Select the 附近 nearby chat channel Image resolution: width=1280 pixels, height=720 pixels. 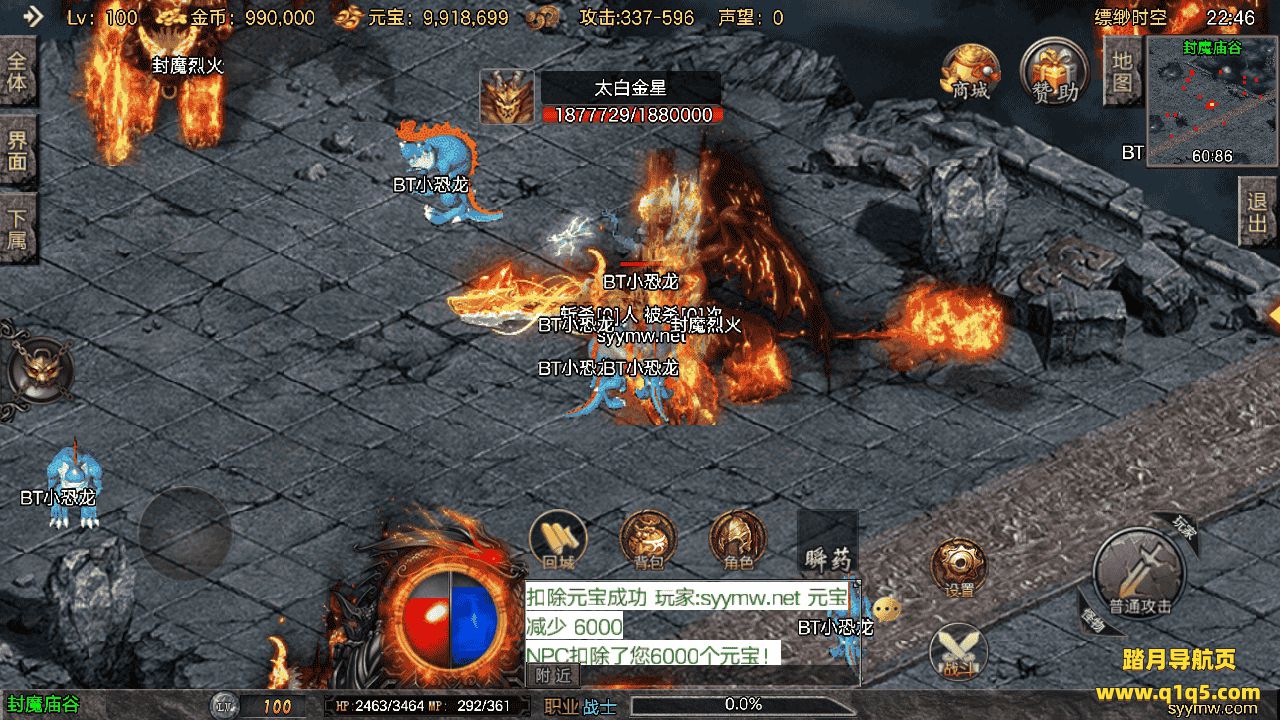click(x=553, y=675)
